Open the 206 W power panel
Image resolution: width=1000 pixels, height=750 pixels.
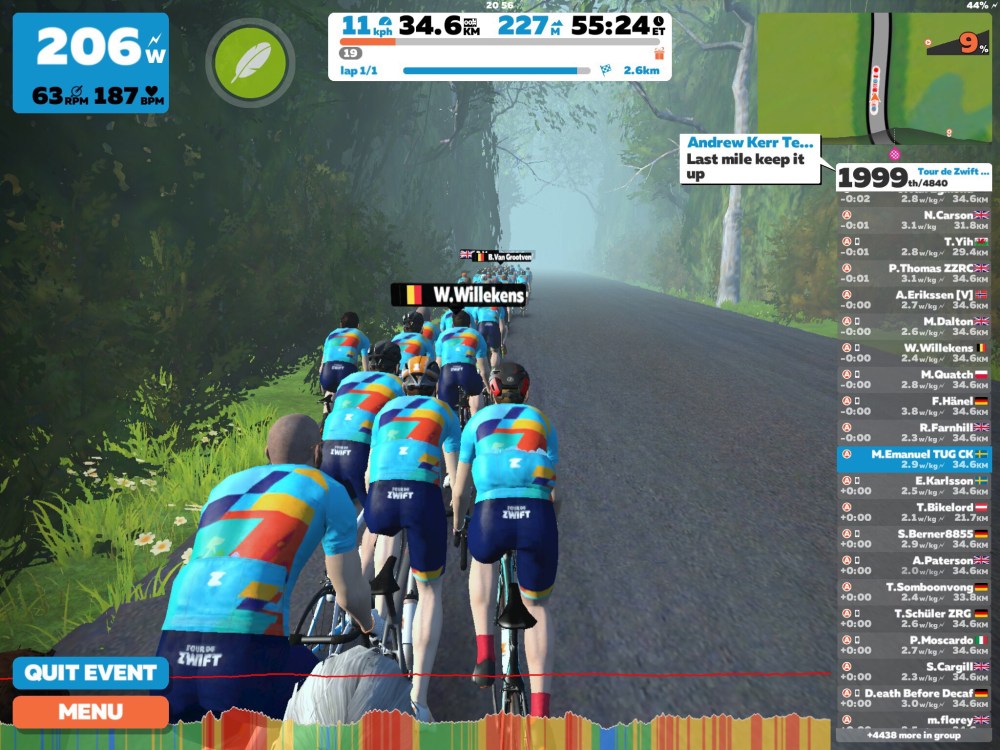point(91,62)
